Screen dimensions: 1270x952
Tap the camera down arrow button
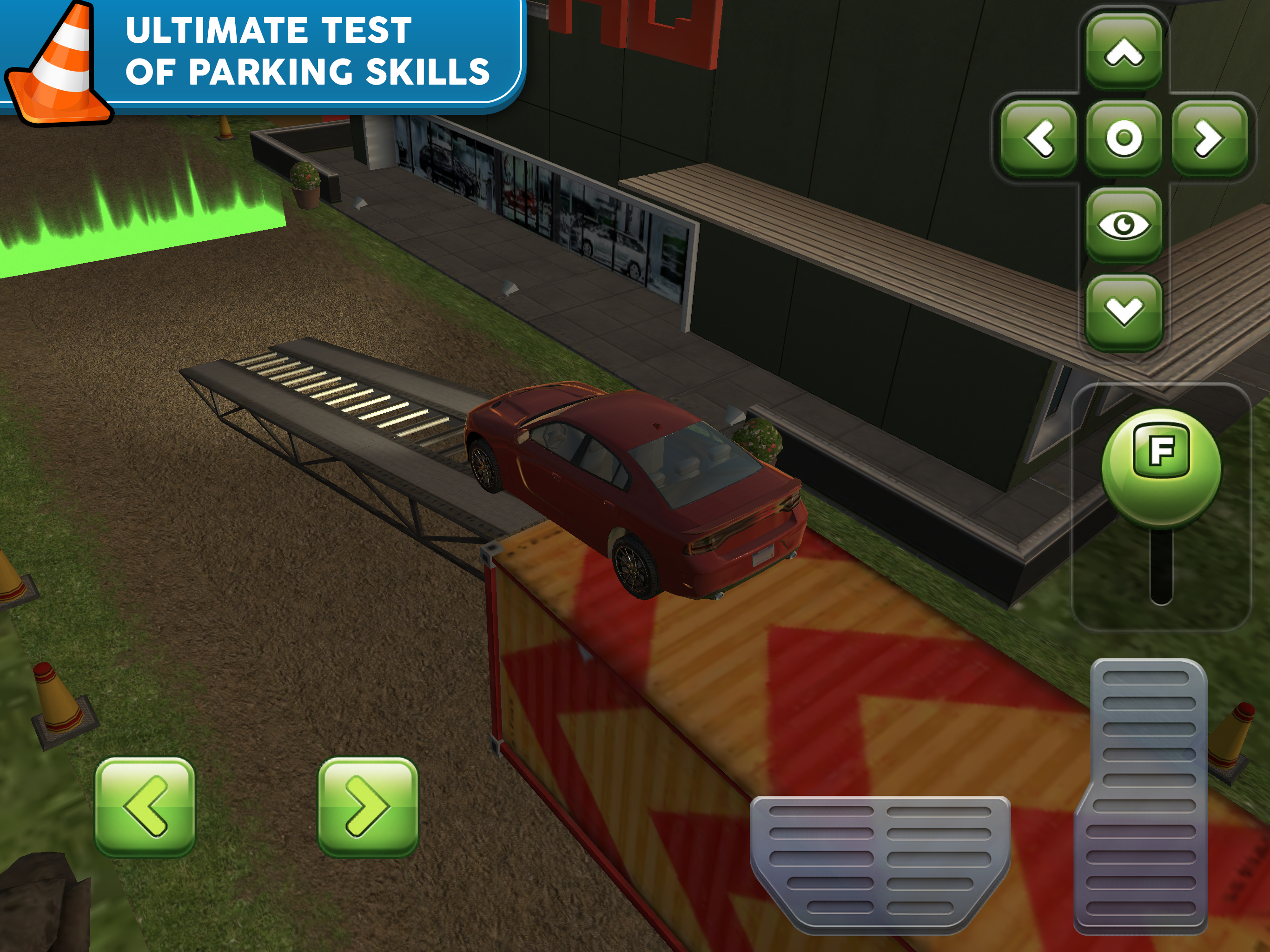[1124, 311]
